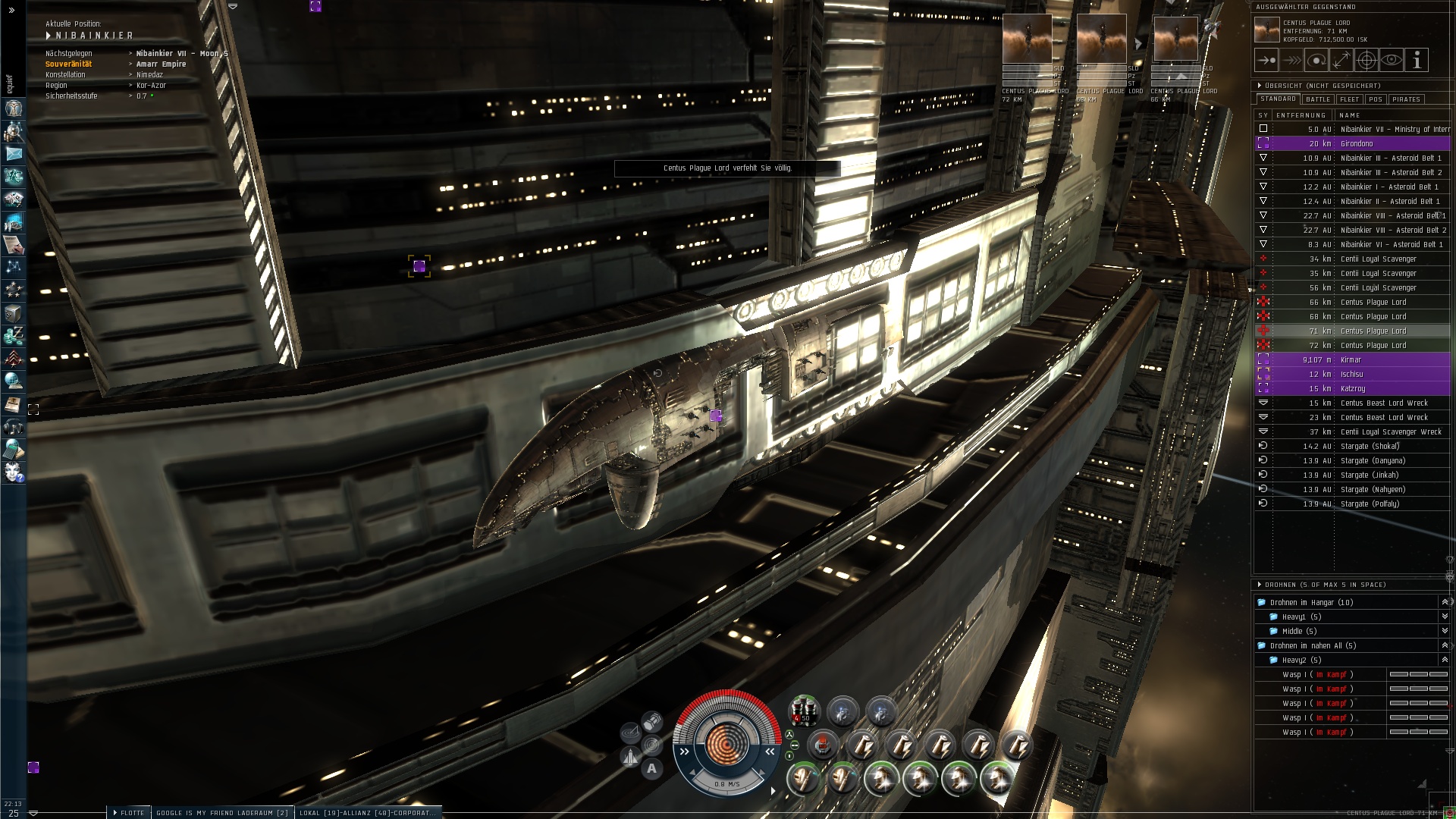Viewport: 1456px width, 819px height.
Task: Select Centus Beast Lord Wreck at 23 km
Action: click(x=1384, y=417)
